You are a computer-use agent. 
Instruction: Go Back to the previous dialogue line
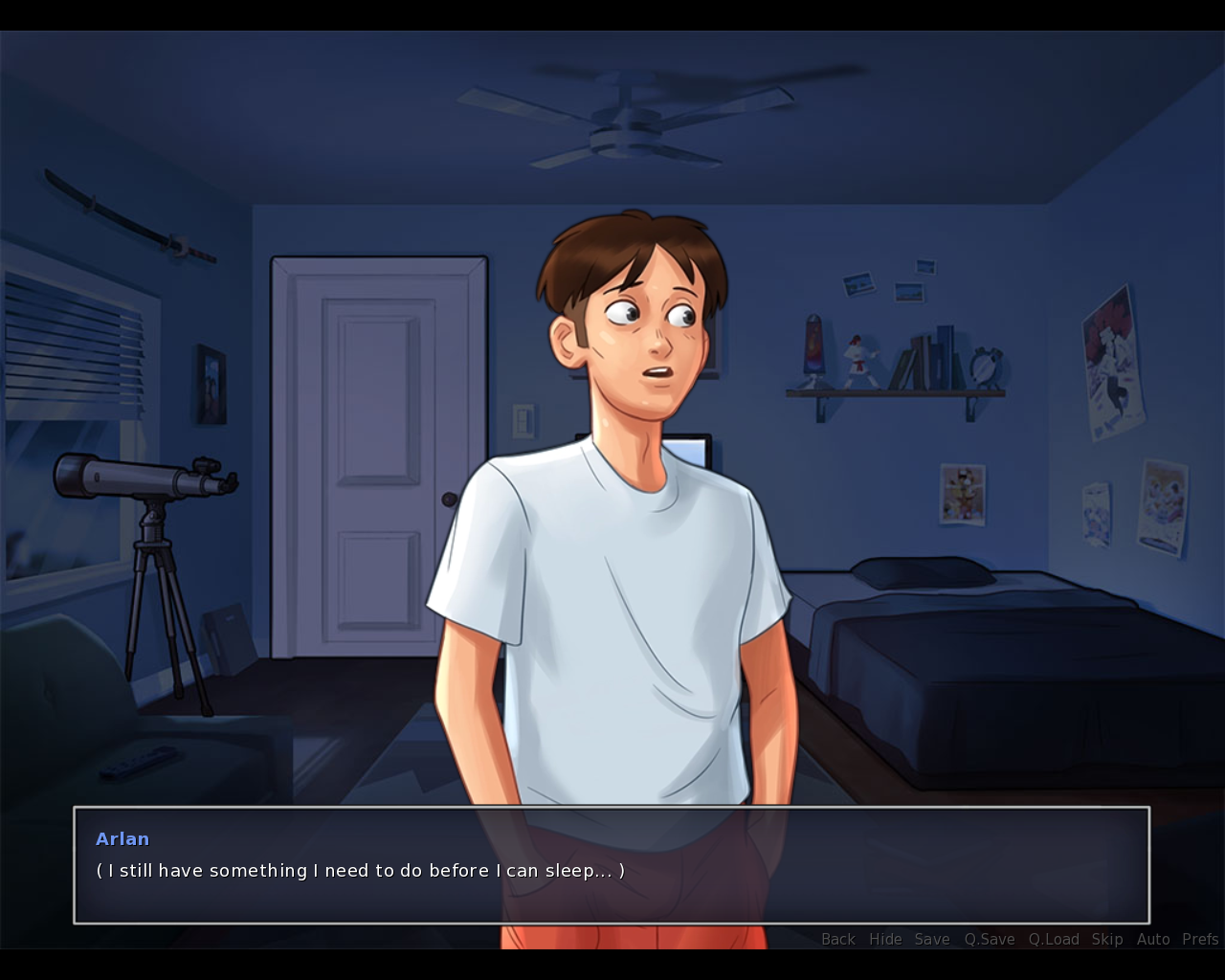(x=837, y=939)
